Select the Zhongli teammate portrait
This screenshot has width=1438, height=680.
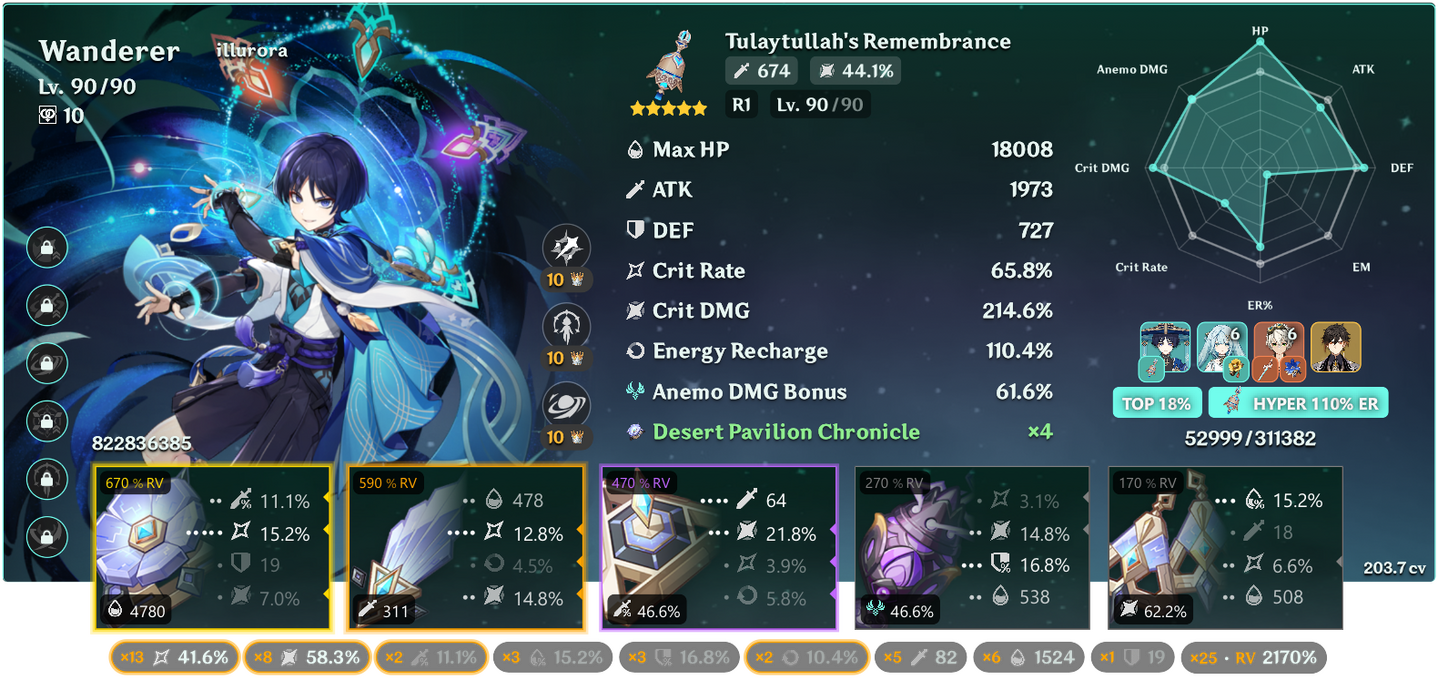click(1336, 347)
